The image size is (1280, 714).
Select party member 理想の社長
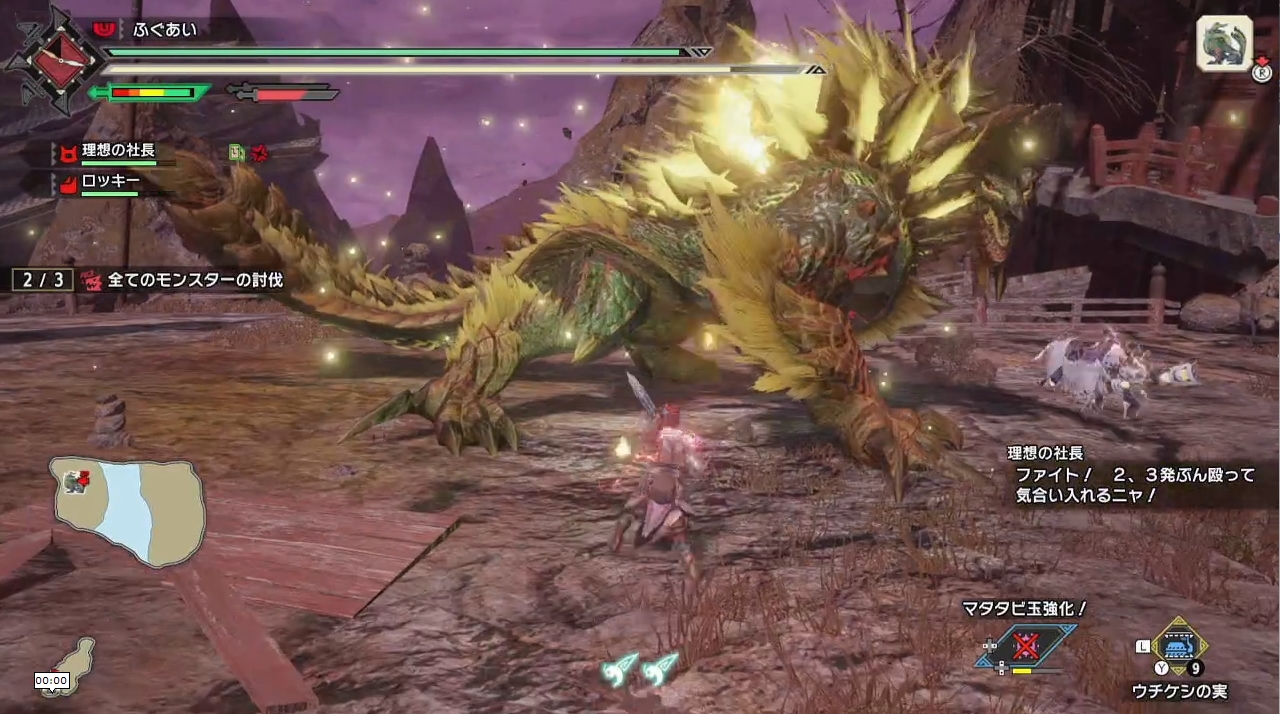(x=117, y=151)
